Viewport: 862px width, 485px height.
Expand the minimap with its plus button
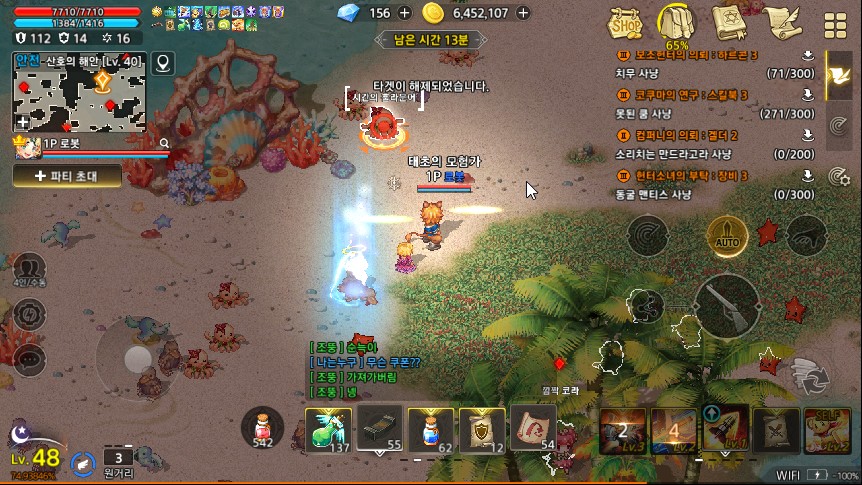click(22, 122)
